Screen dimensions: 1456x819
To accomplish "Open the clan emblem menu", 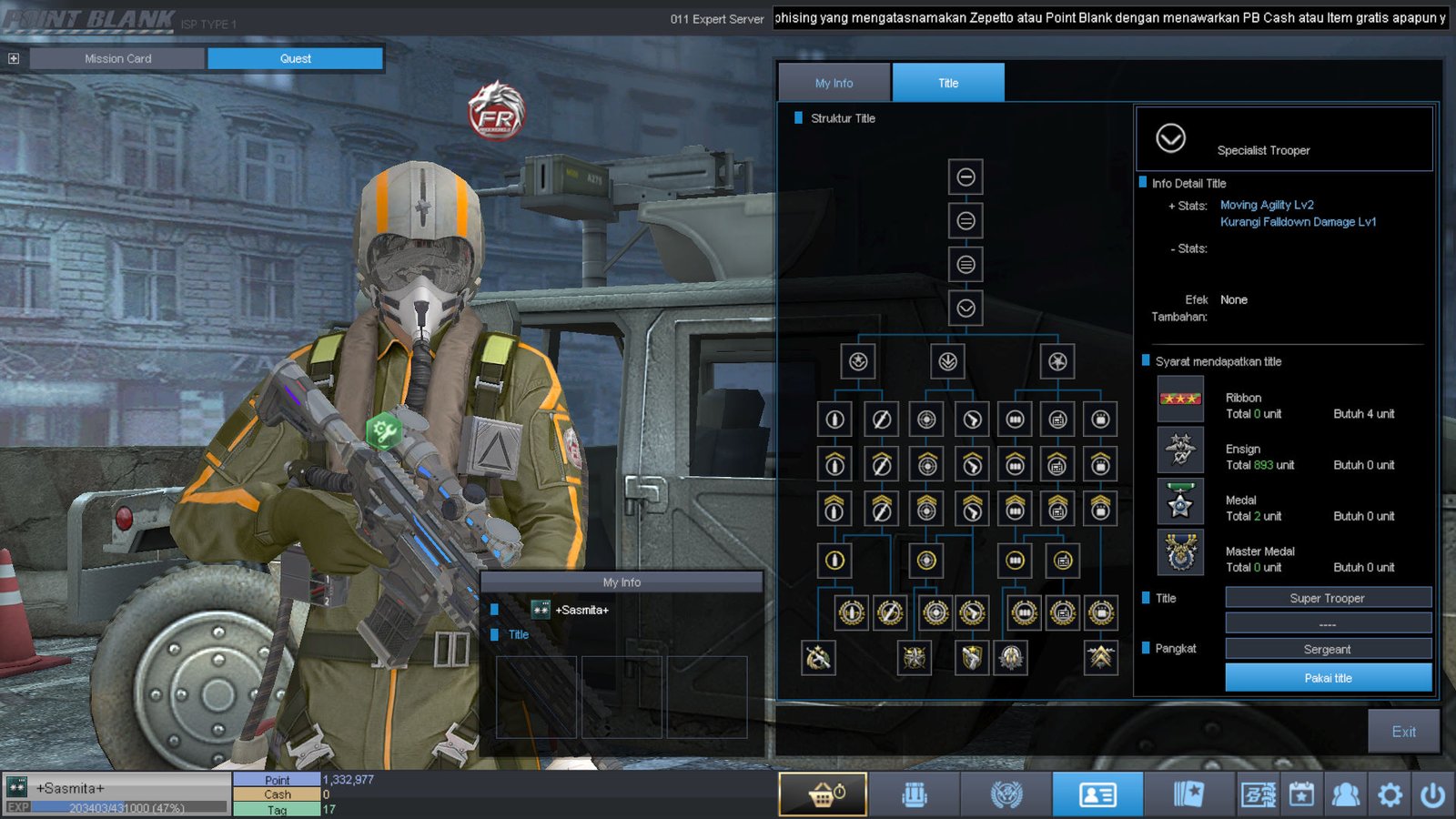I will click(1006, 794).
